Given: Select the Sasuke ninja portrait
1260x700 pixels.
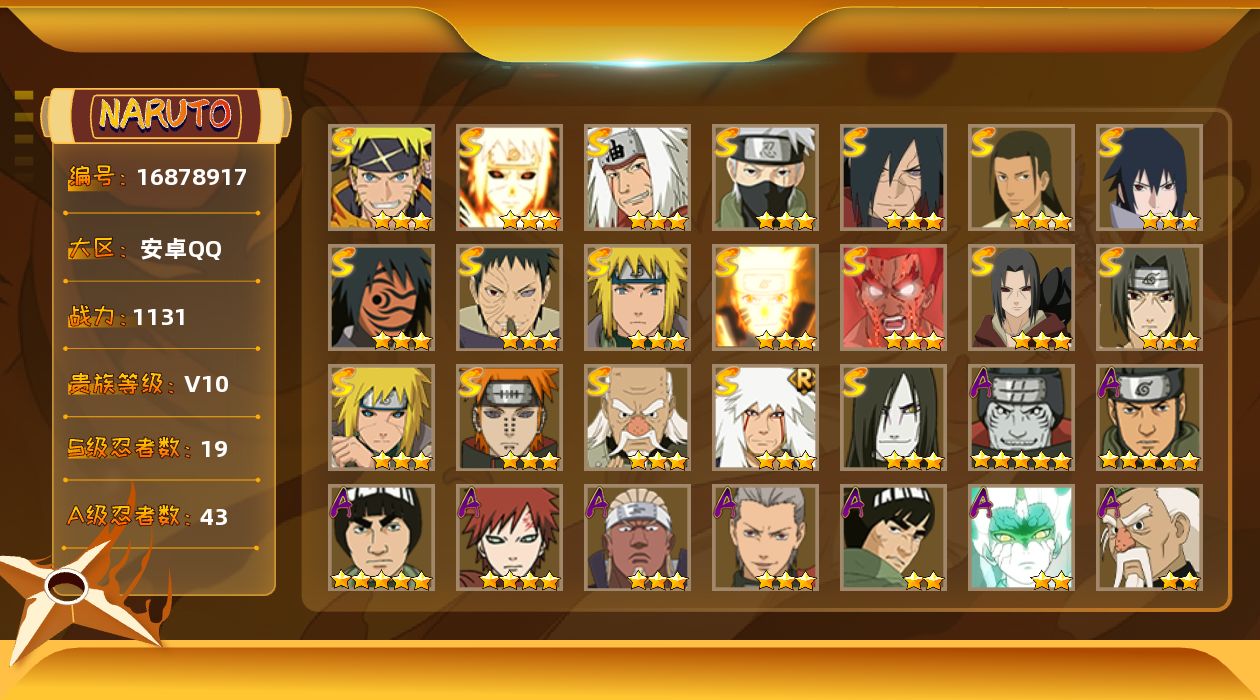Looking at the screenshot, I should pos(1149,177).
